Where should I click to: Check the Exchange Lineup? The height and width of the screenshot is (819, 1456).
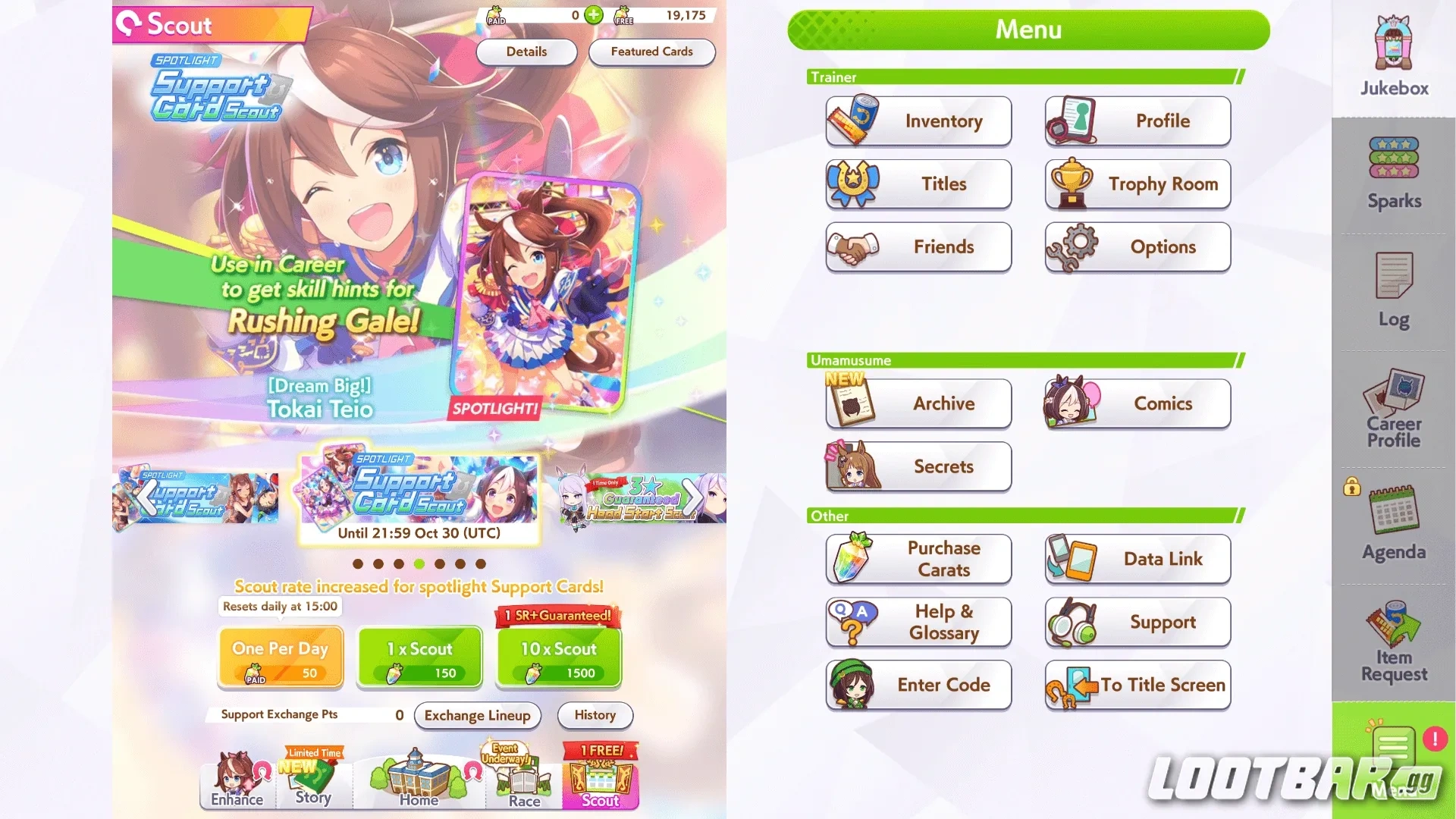[477, 715]
